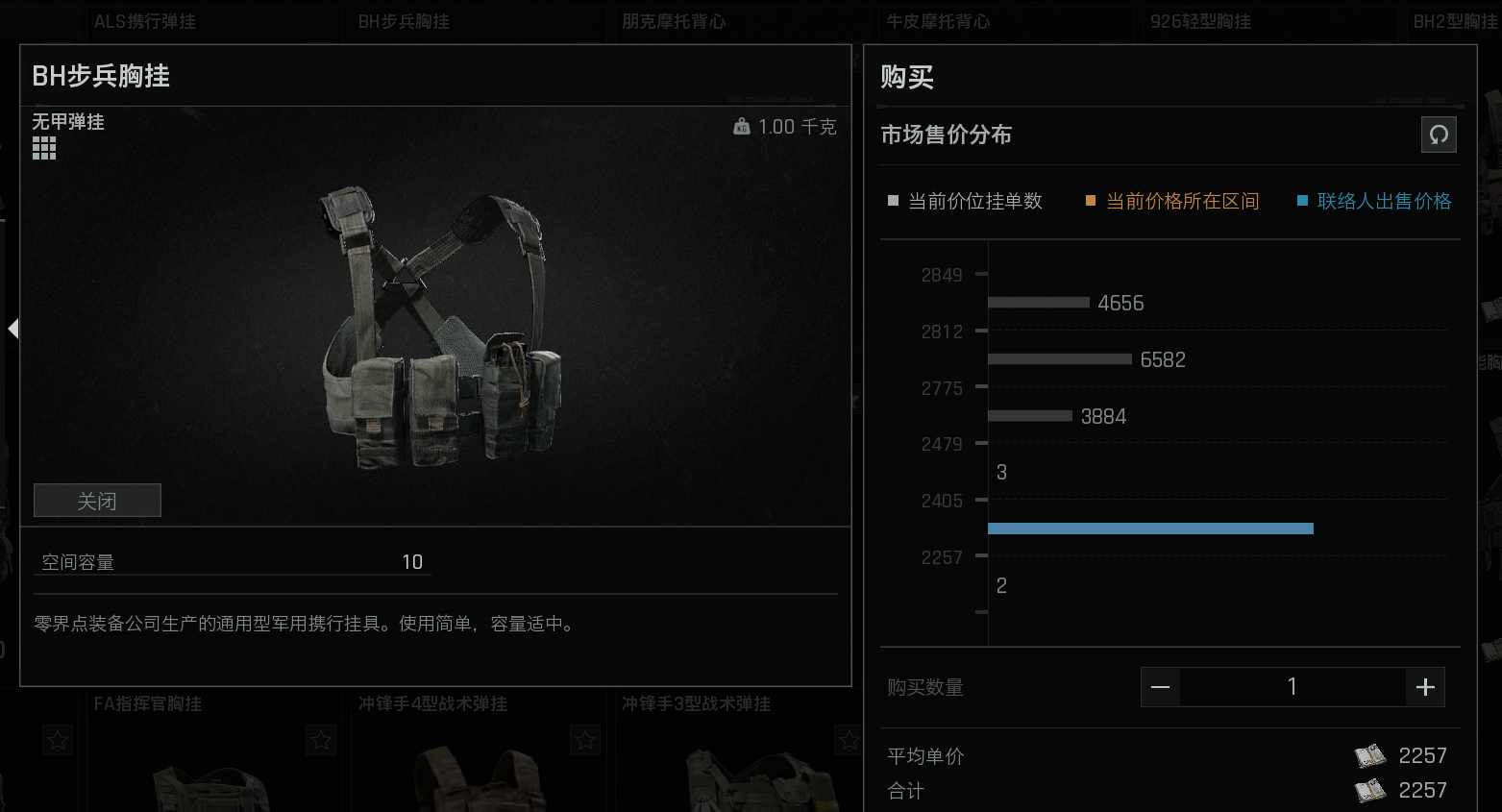The image size is (1502, 812).
Task: Collapse the panel via left edge arrow
Action: (12, 328)
